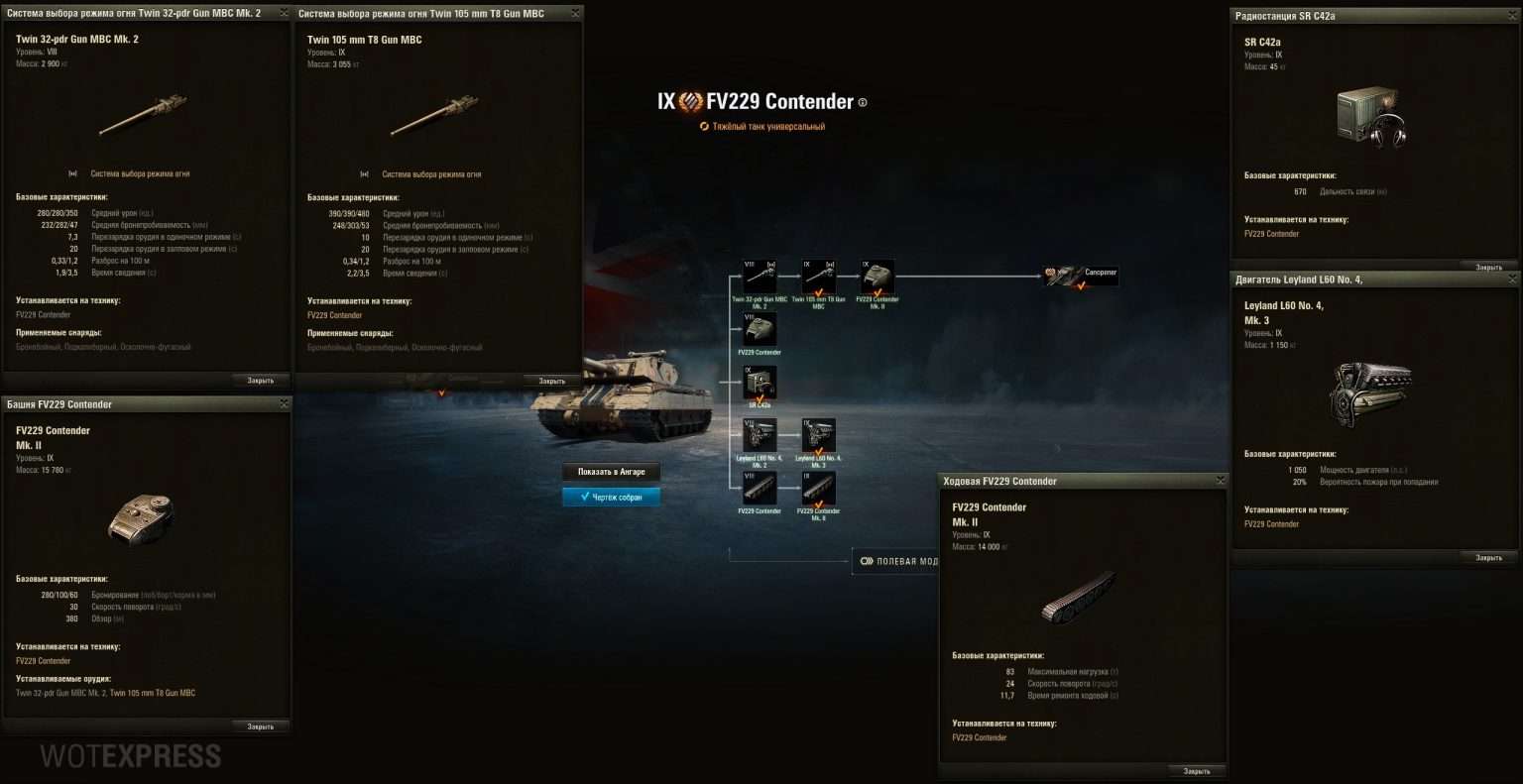This screenshot has height=784, width=1523.
Task: Select the stock FV229 Contender suspension icon
Action: [760, 490]
